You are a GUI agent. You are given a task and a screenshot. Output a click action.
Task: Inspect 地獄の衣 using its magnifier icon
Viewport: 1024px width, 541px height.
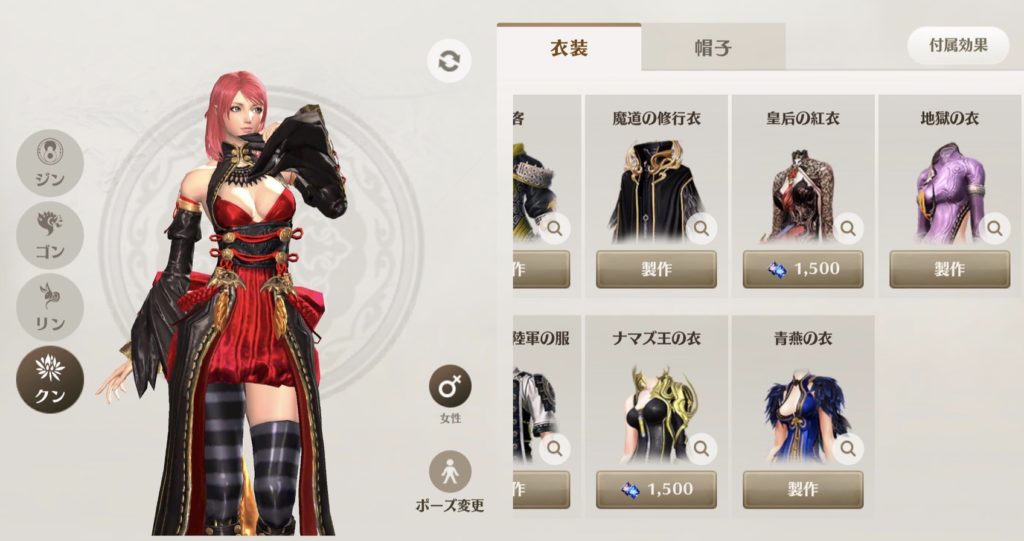tap(995, 229)
